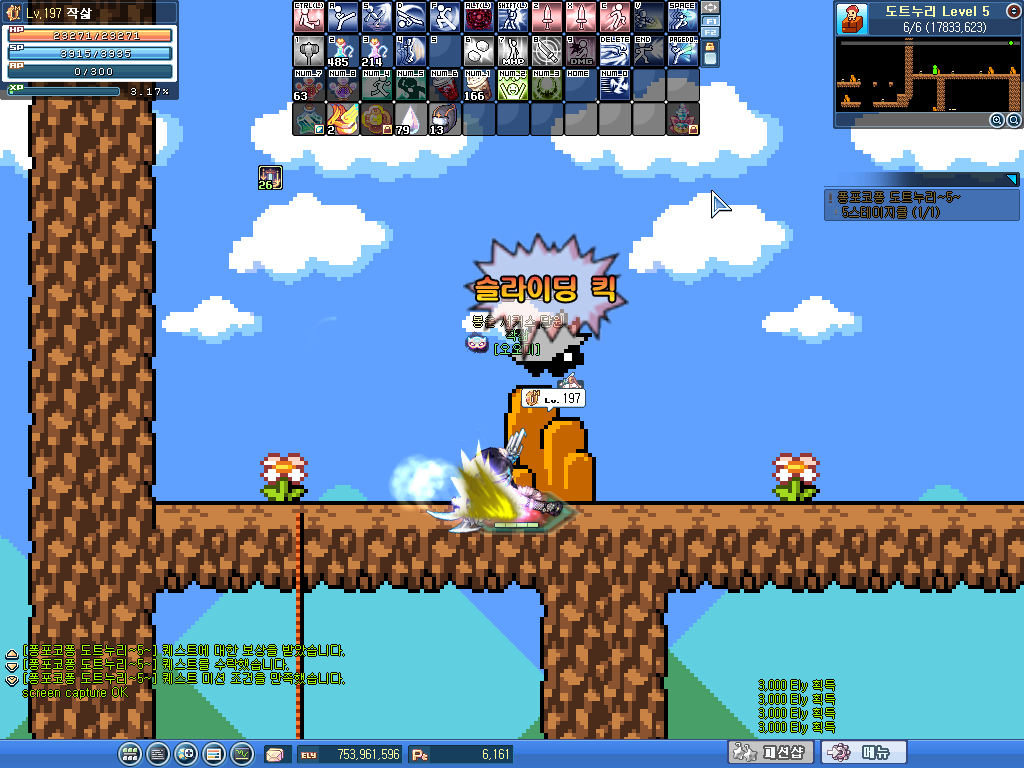Zoom in on the minimap
This screenshot has height=768, width=1024.
(x=996, y=120)
